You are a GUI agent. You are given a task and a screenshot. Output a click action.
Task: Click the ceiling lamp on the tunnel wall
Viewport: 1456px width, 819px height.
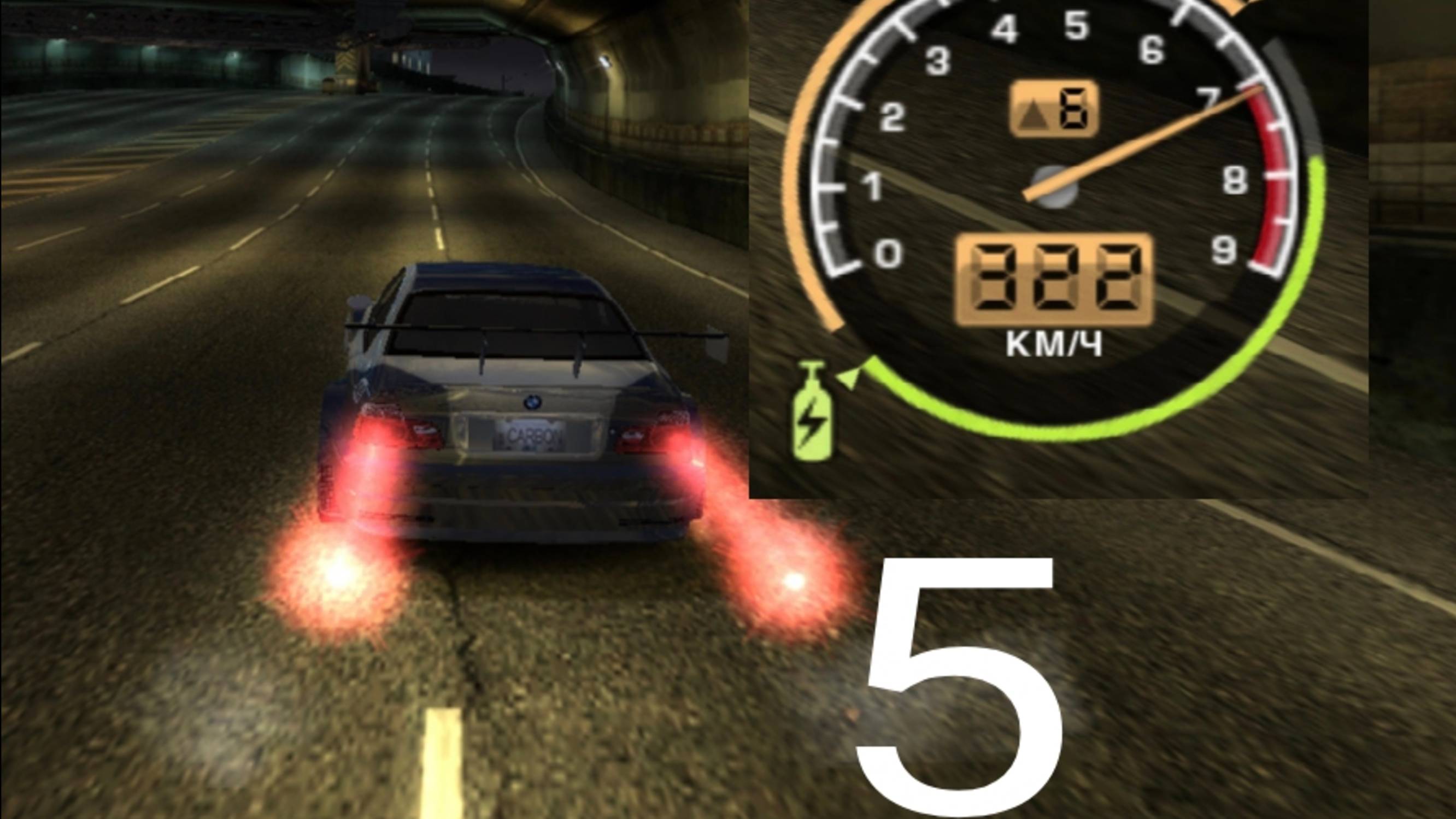point(604,60)
